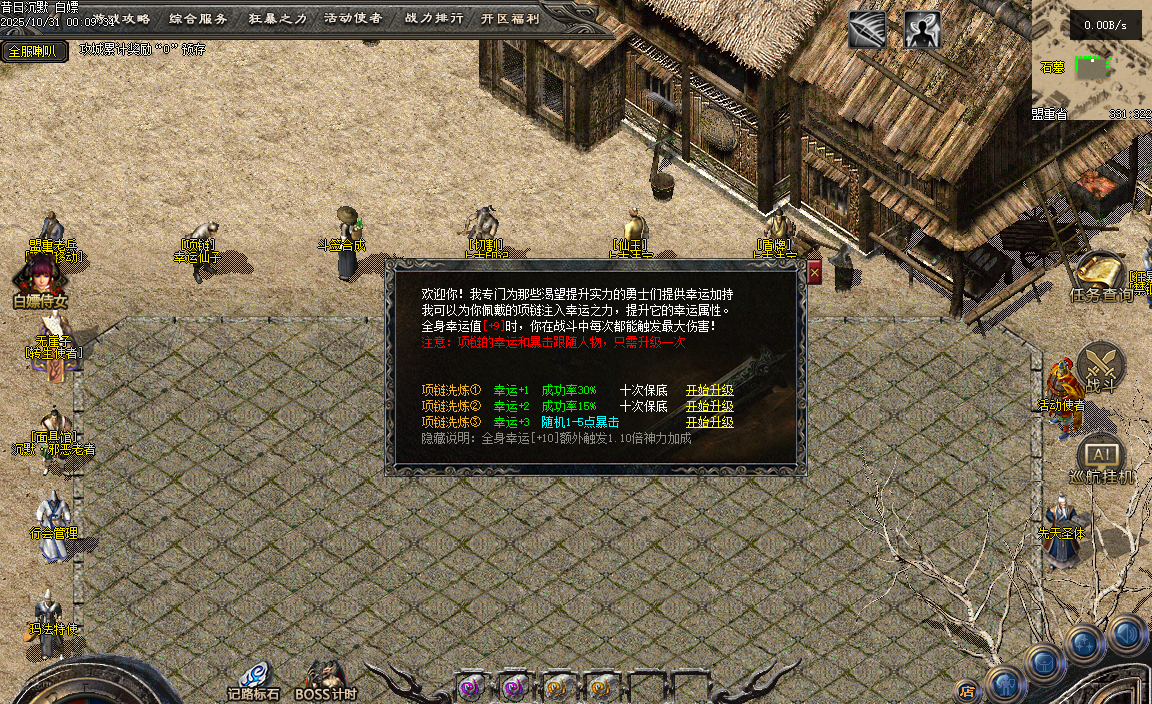The image size is (1152, 704).
Task: Activate the arrow volley skill icon
Action: pyautogui.click(x=867, y=30)
